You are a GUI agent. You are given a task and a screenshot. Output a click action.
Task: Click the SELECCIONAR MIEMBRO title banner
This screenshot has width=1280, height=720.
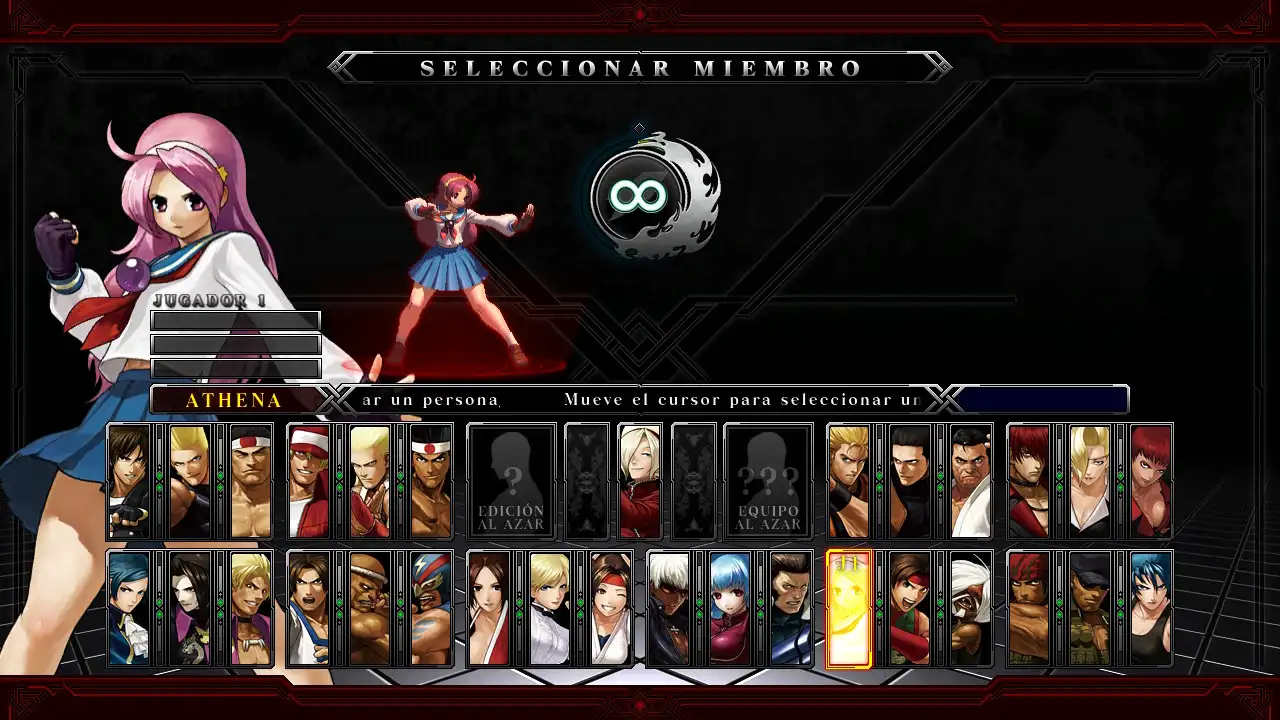tap(640, 68)
